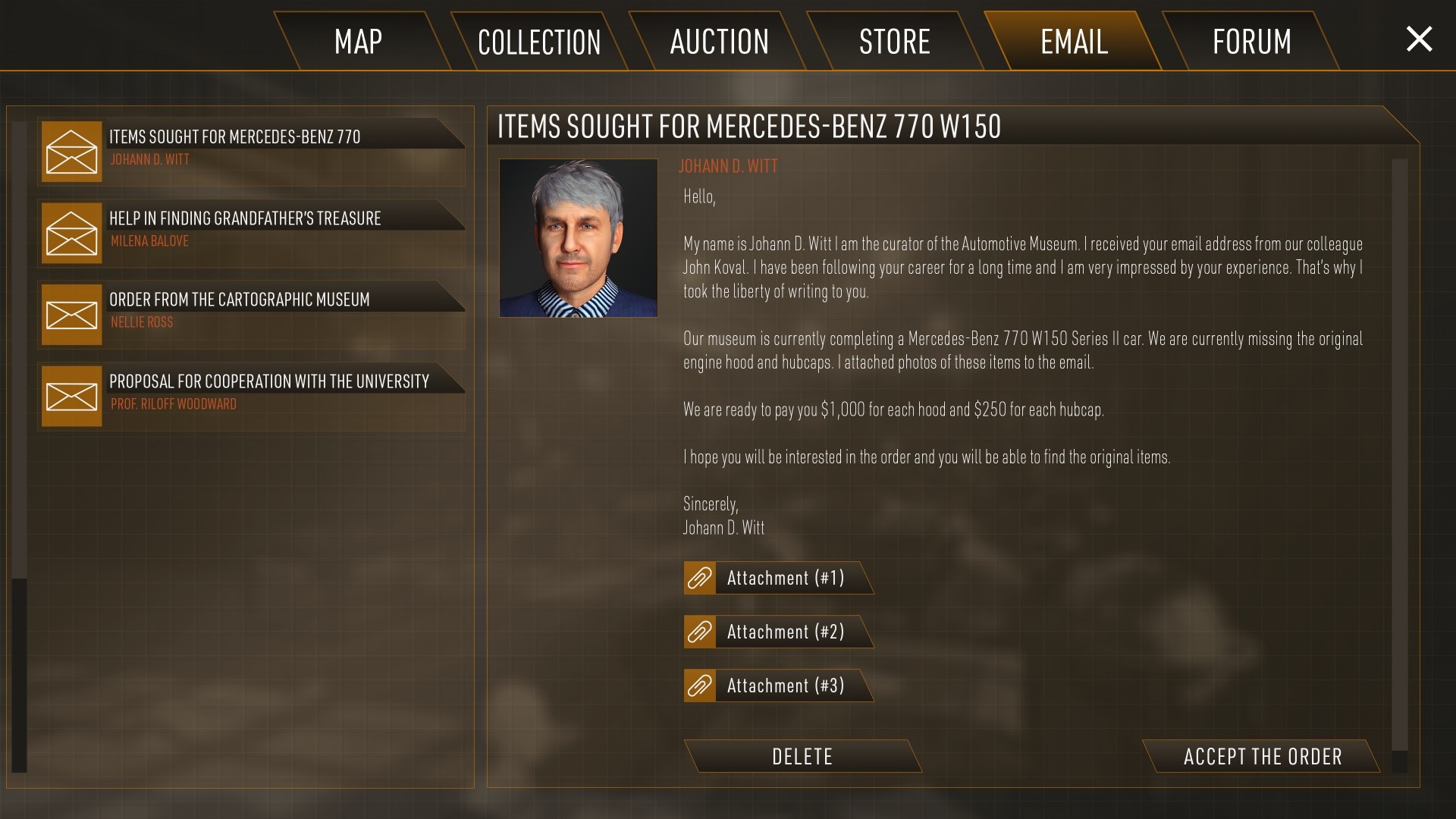Click the X icon to close this screen
This screenshot has width=1456, height=819.
tap(1419, 40)
